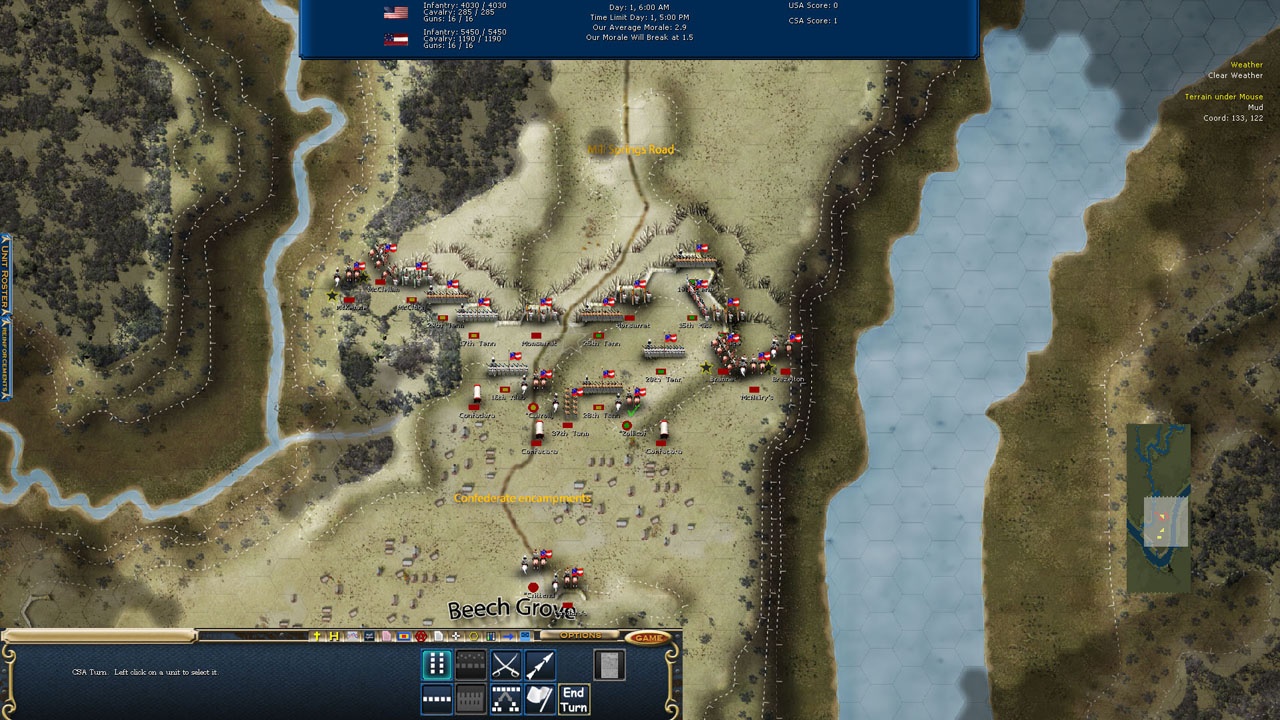
Task: Activate the crossed sabers melee command
Action: [505, 664]
